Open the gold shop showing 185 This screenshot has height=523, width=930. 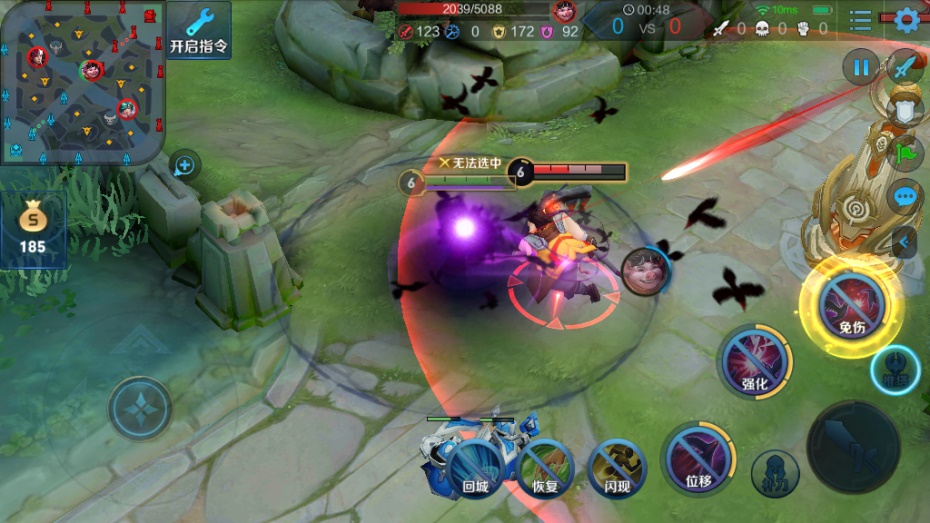pyautogui.click(x=33, y=230)
